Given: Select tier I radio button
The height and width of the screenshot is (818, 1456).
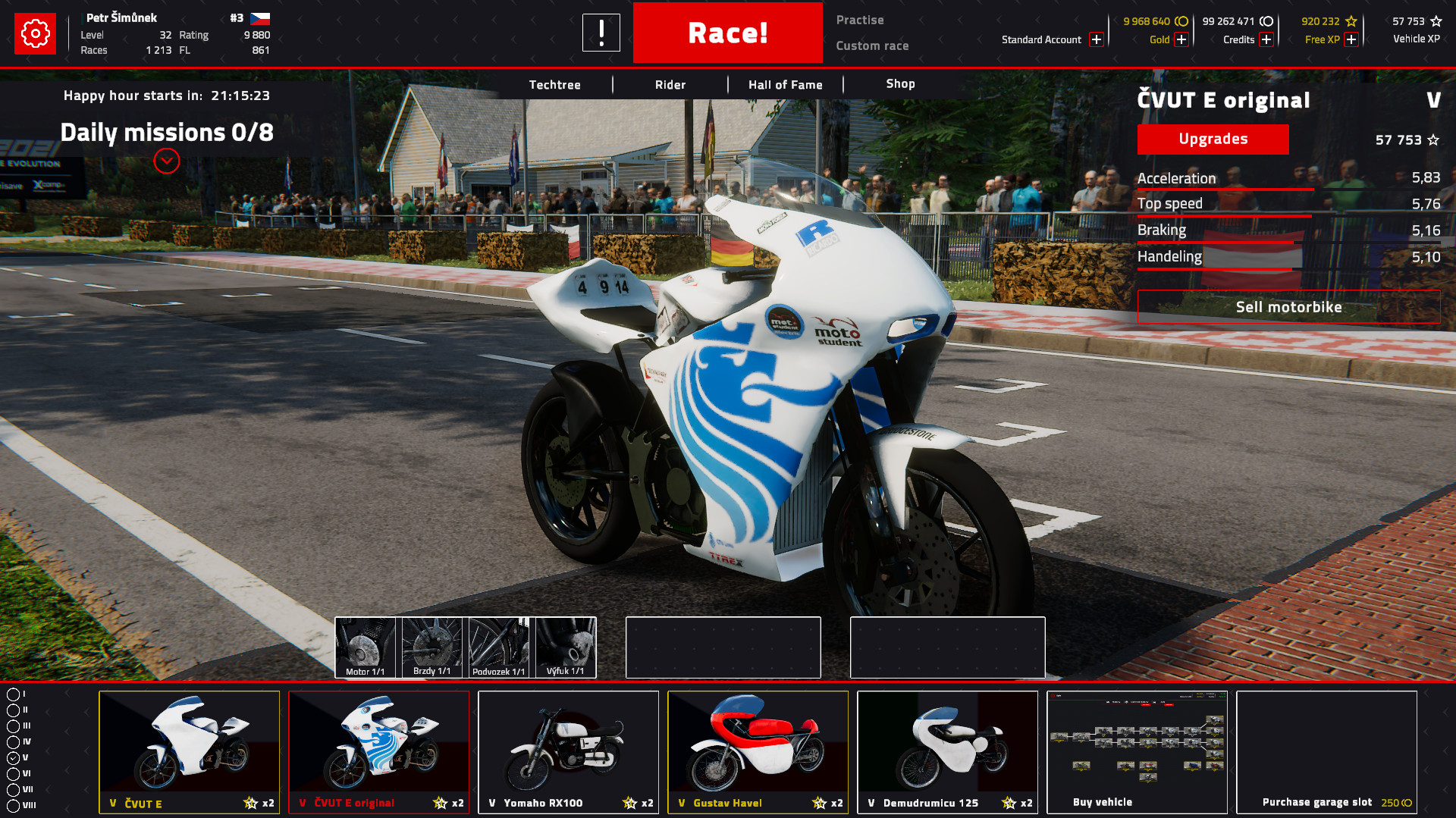Looking at the screenshot, I should 15,692.
